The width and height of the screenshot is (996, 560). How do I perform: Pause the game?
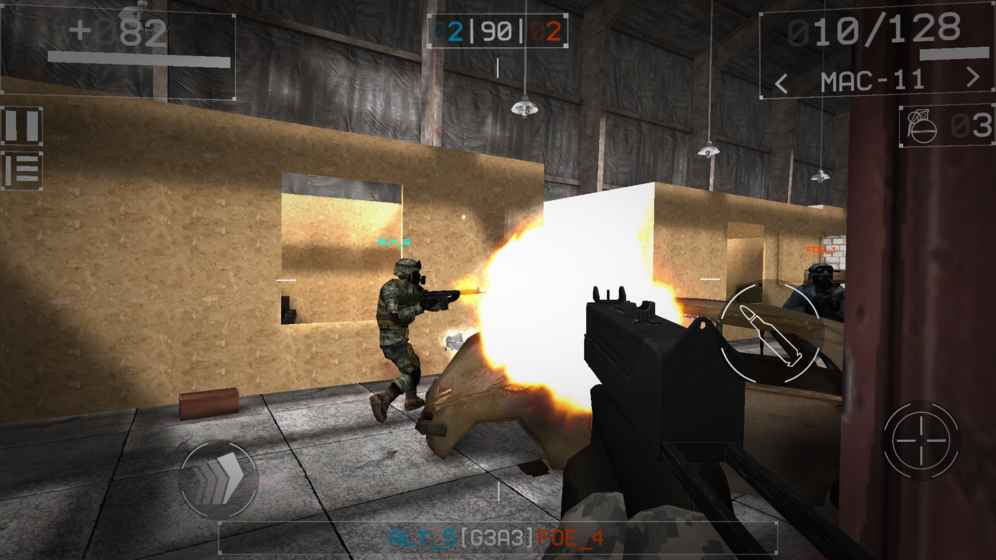coord(21,126)
